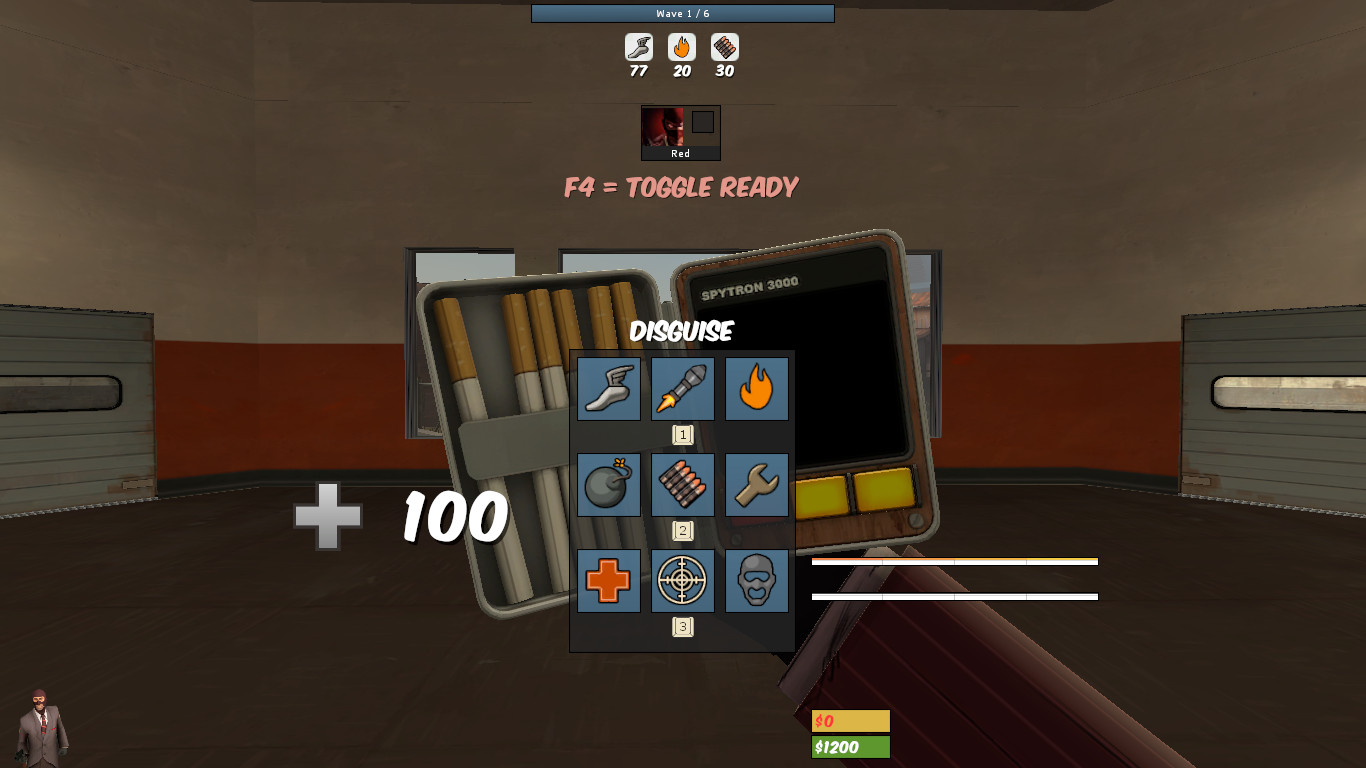Click the green $1200 money counter
Screen dimensions: 1366x768
click(849, 745)
